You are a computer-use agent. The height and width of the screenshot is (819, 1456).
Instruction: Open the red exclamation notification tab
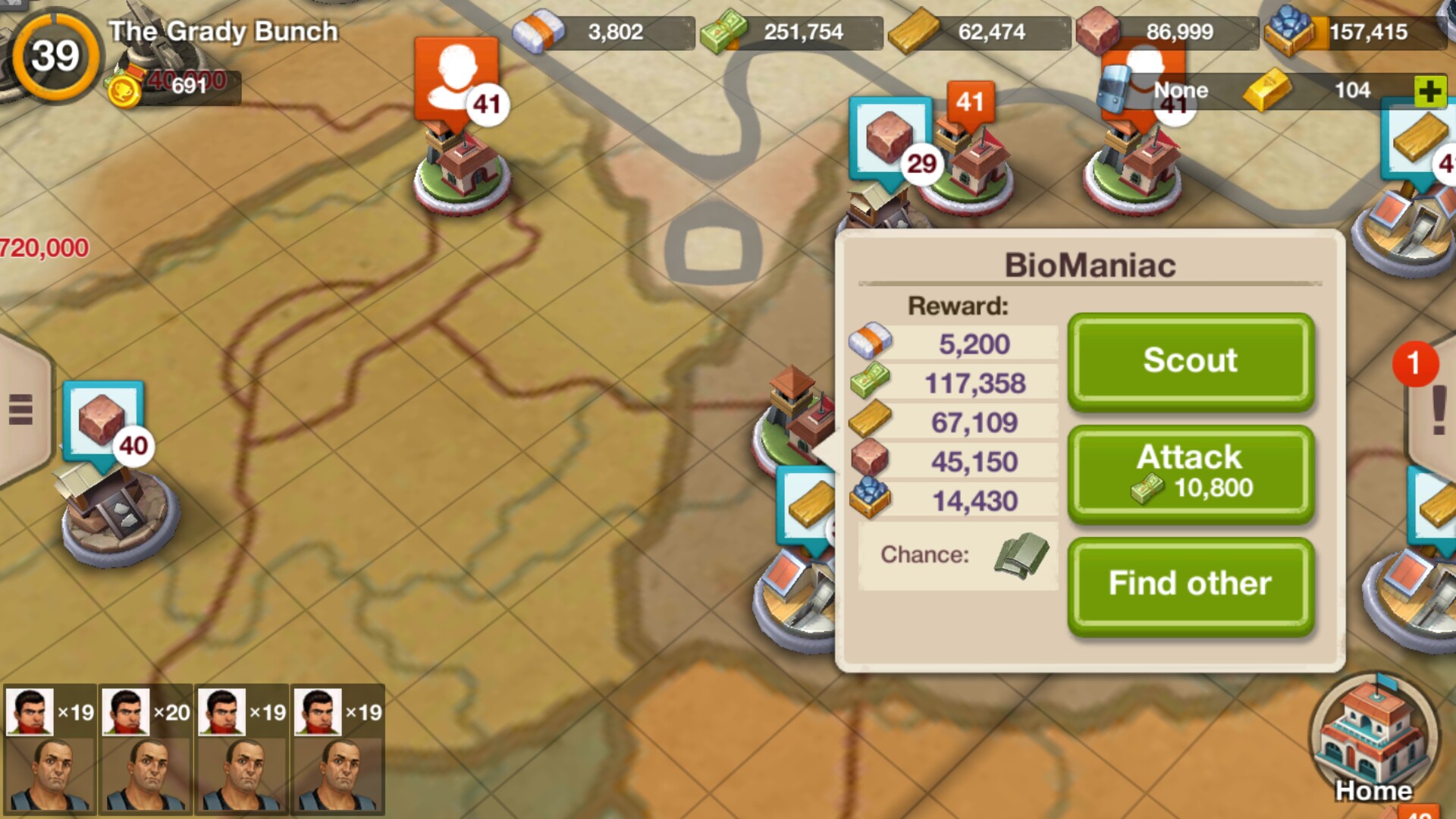click(1437, 409)
